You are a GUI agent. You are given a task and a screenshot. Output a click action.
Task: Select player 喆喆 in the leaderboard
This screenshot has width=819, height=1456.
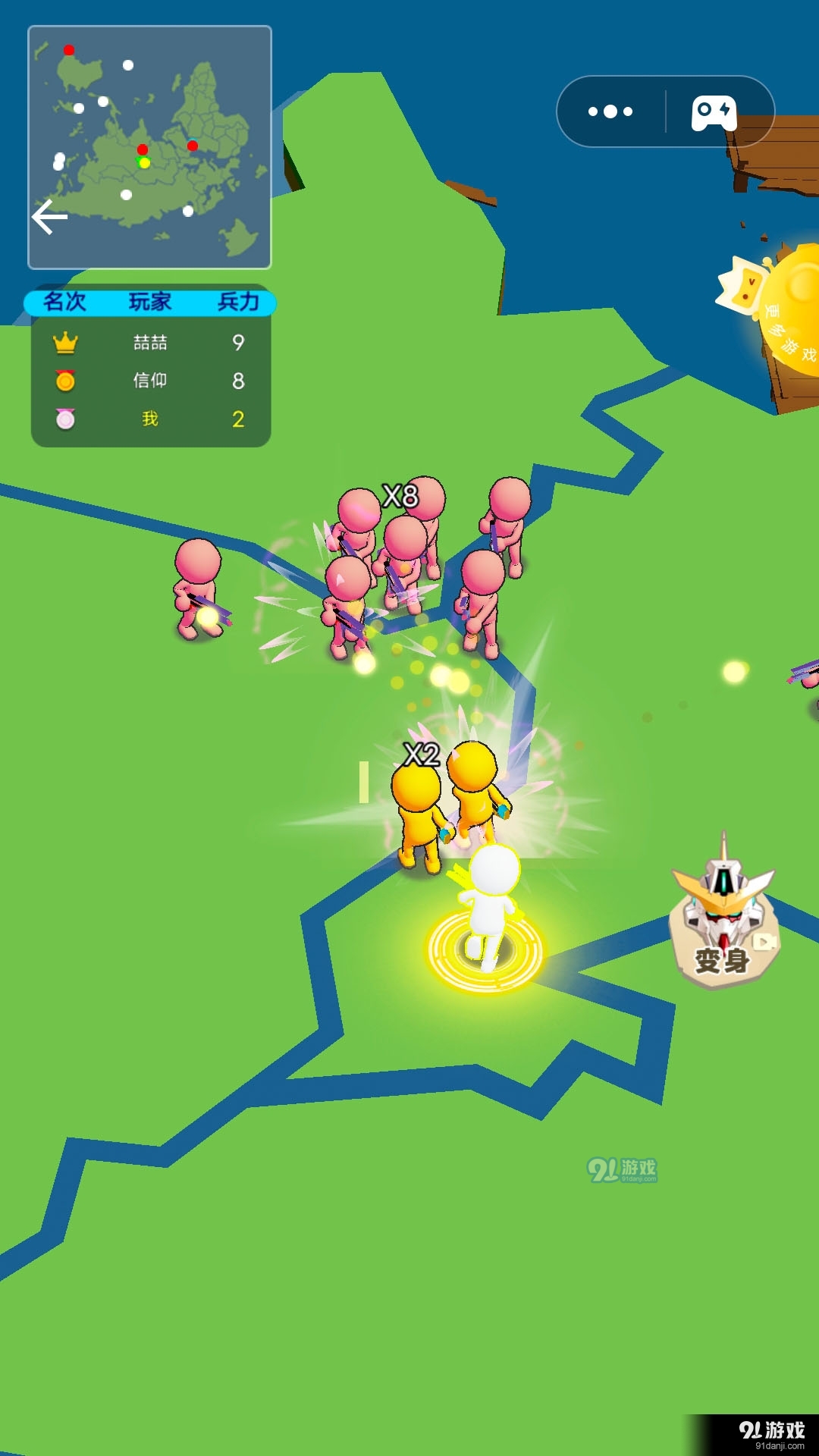click(150, 343)
